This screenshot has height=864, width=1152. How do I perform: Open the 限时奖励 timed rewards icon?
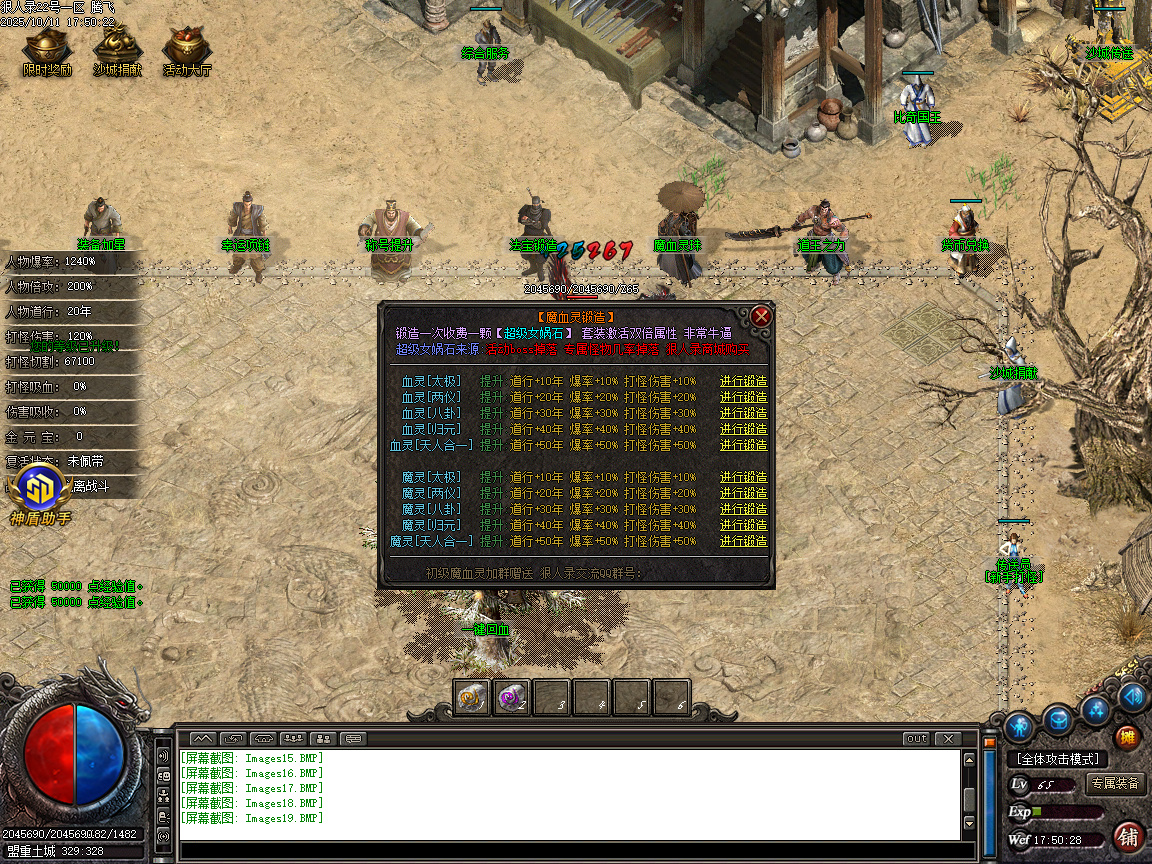tap(47, 50)
